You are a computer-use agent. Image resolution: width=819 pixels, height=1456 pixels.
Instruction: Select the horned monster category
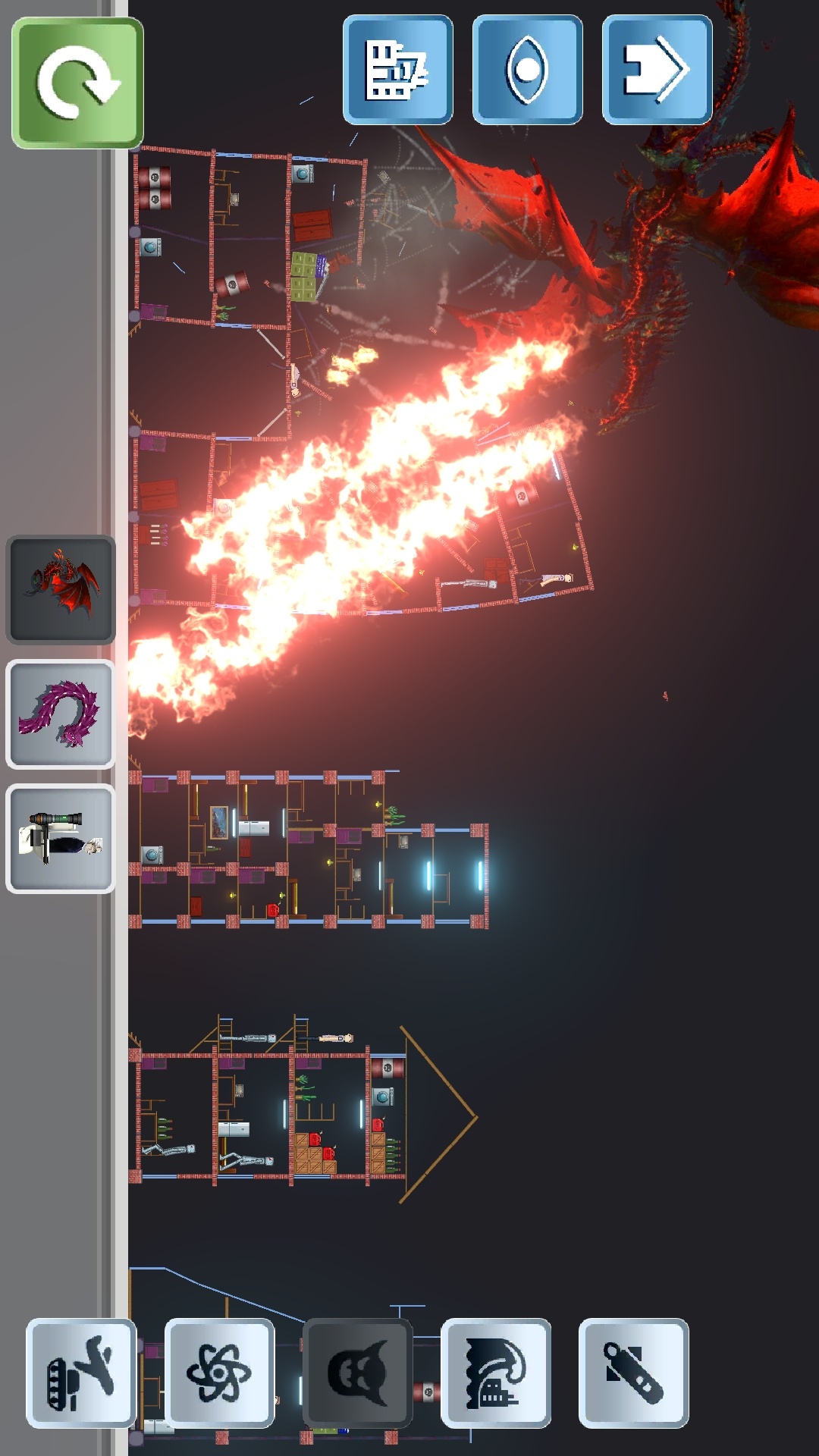pos(357,1373)
